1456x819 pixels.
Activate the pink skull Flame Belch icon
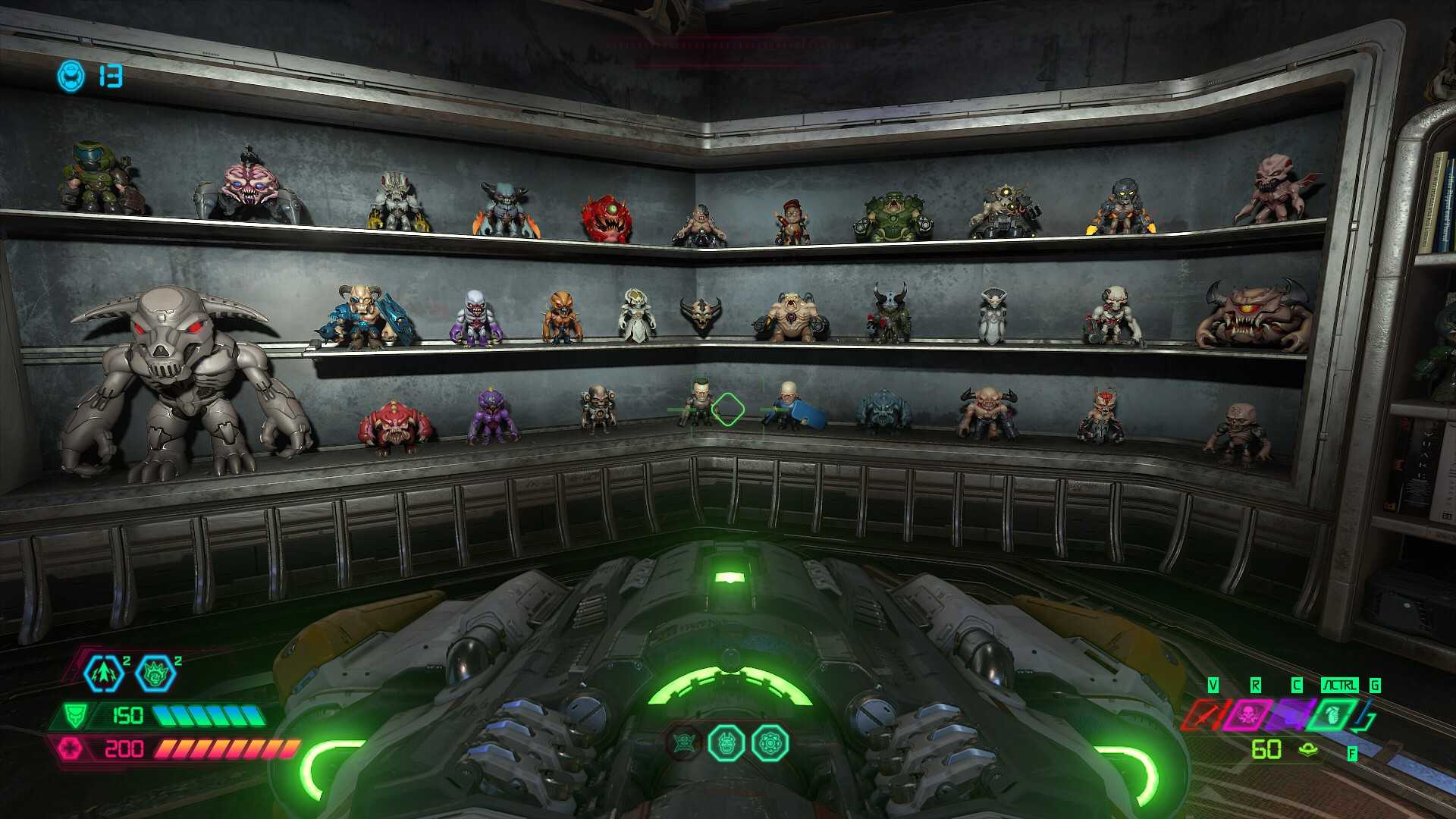point(1246,714)
